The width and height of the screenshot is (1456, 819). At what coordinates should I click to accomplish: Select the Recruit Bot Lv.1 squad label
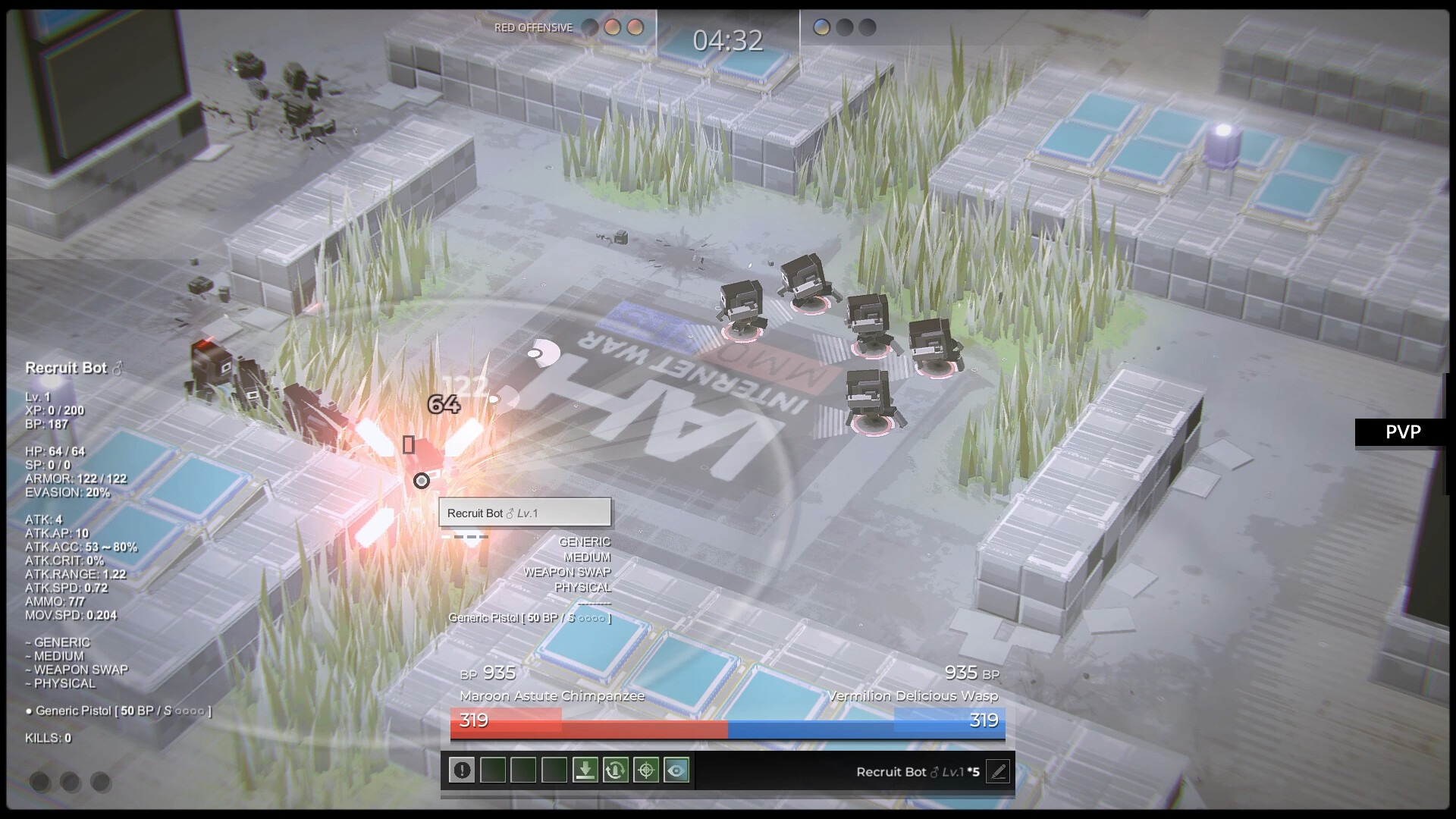click(917, 772)
